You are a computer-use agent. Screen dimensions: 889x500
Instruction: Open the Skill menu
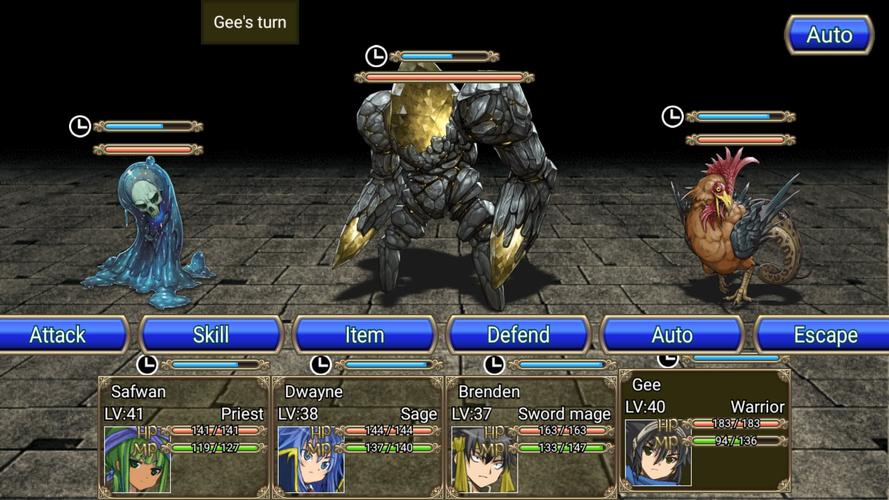point(211,335)
